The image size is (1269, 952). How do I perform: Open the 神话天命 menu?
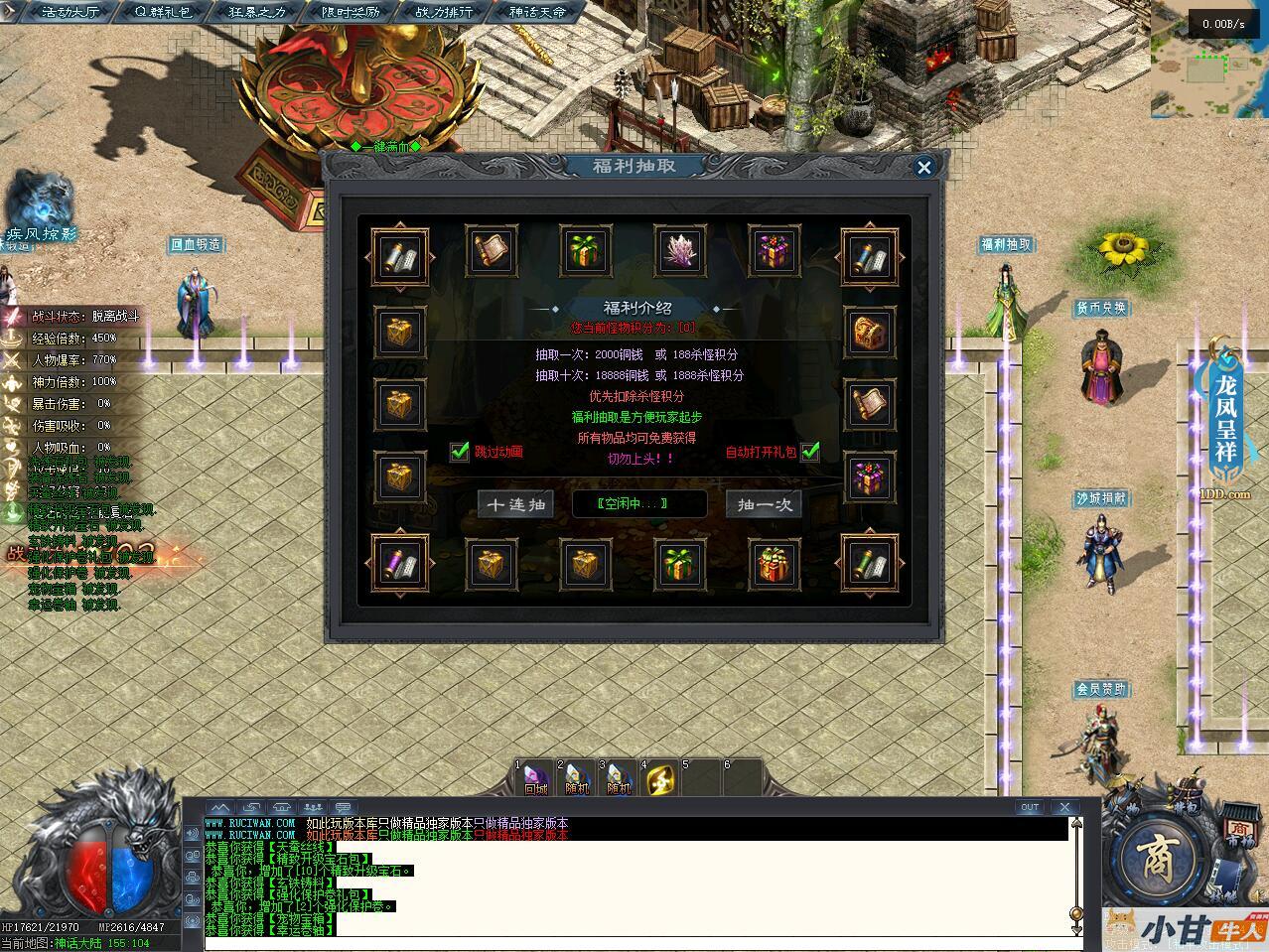click(536, 12)
